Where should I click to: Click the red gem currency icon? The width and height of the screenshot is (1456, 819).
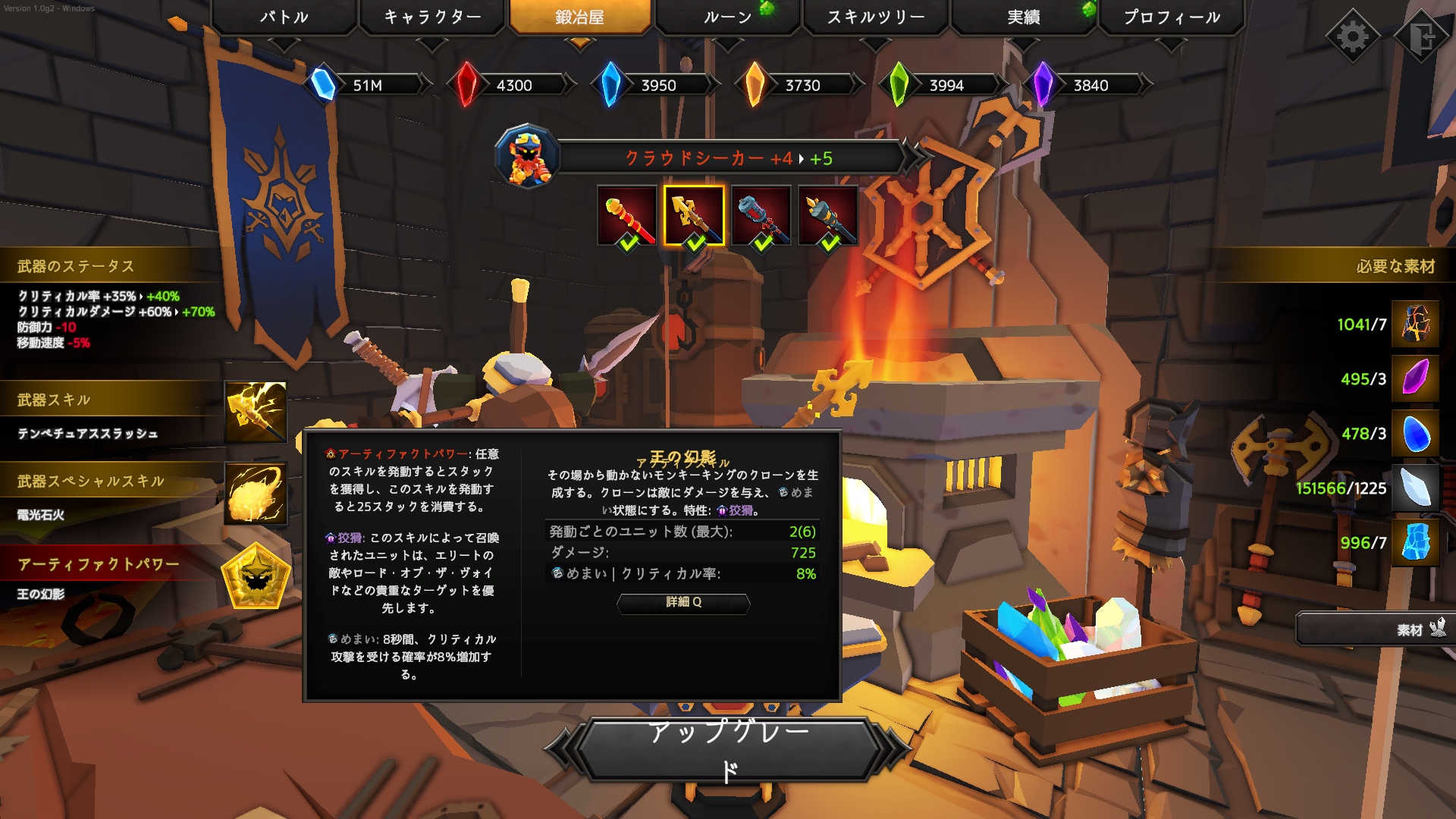469,85
